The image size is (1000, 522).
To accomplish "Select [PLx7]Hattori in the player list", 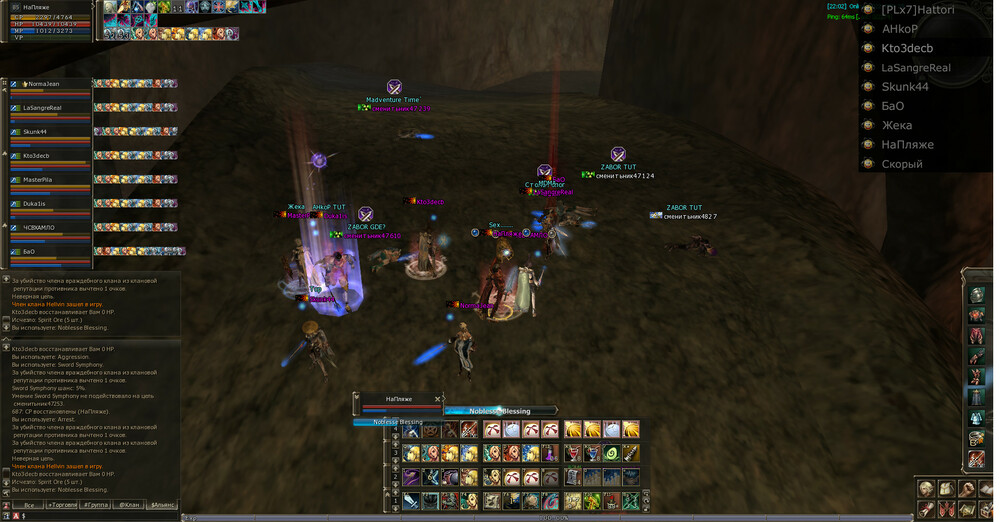I will click(x=917, y=10).
